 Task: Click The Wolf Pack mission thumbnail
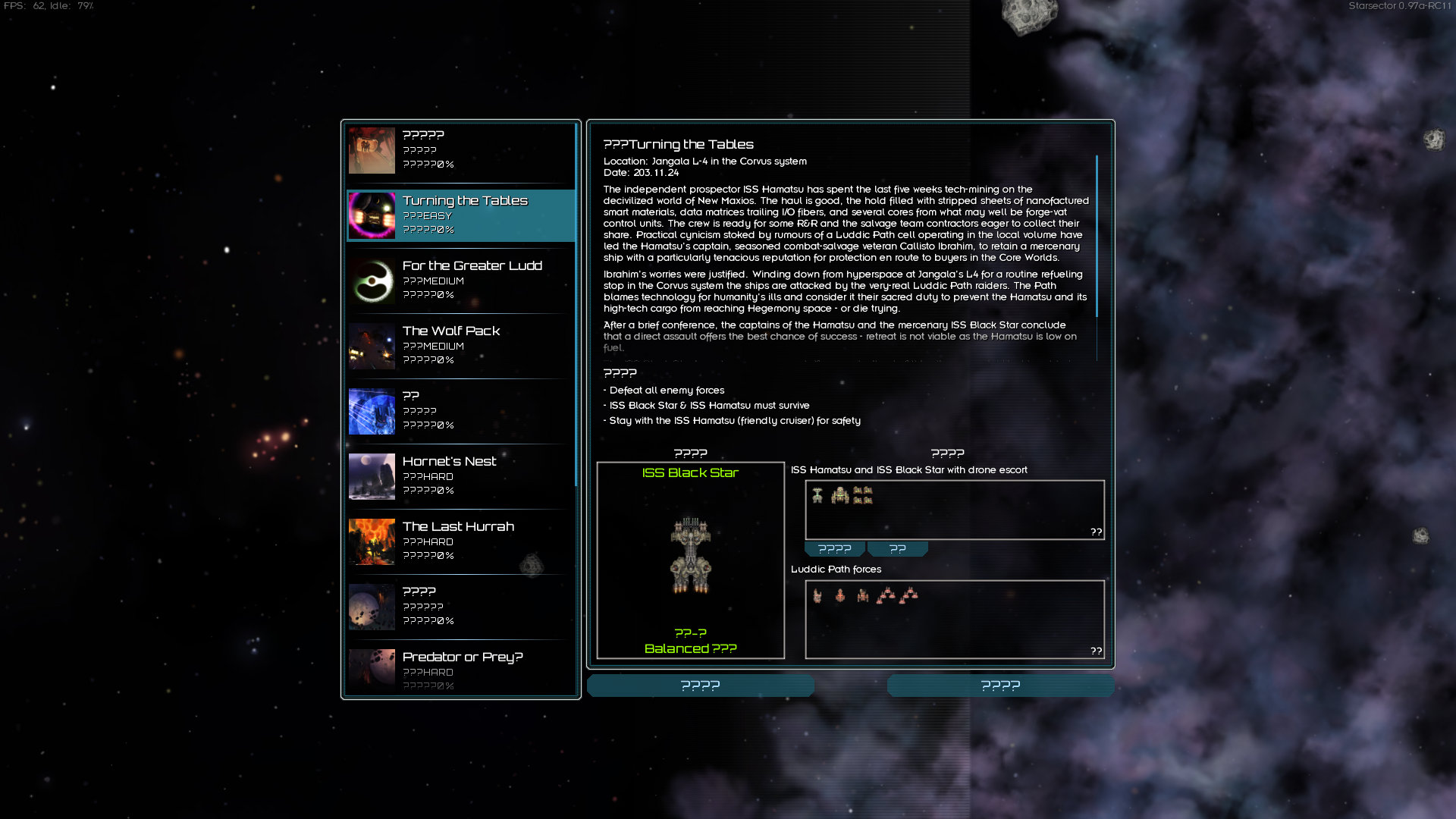tap(371, 346)
